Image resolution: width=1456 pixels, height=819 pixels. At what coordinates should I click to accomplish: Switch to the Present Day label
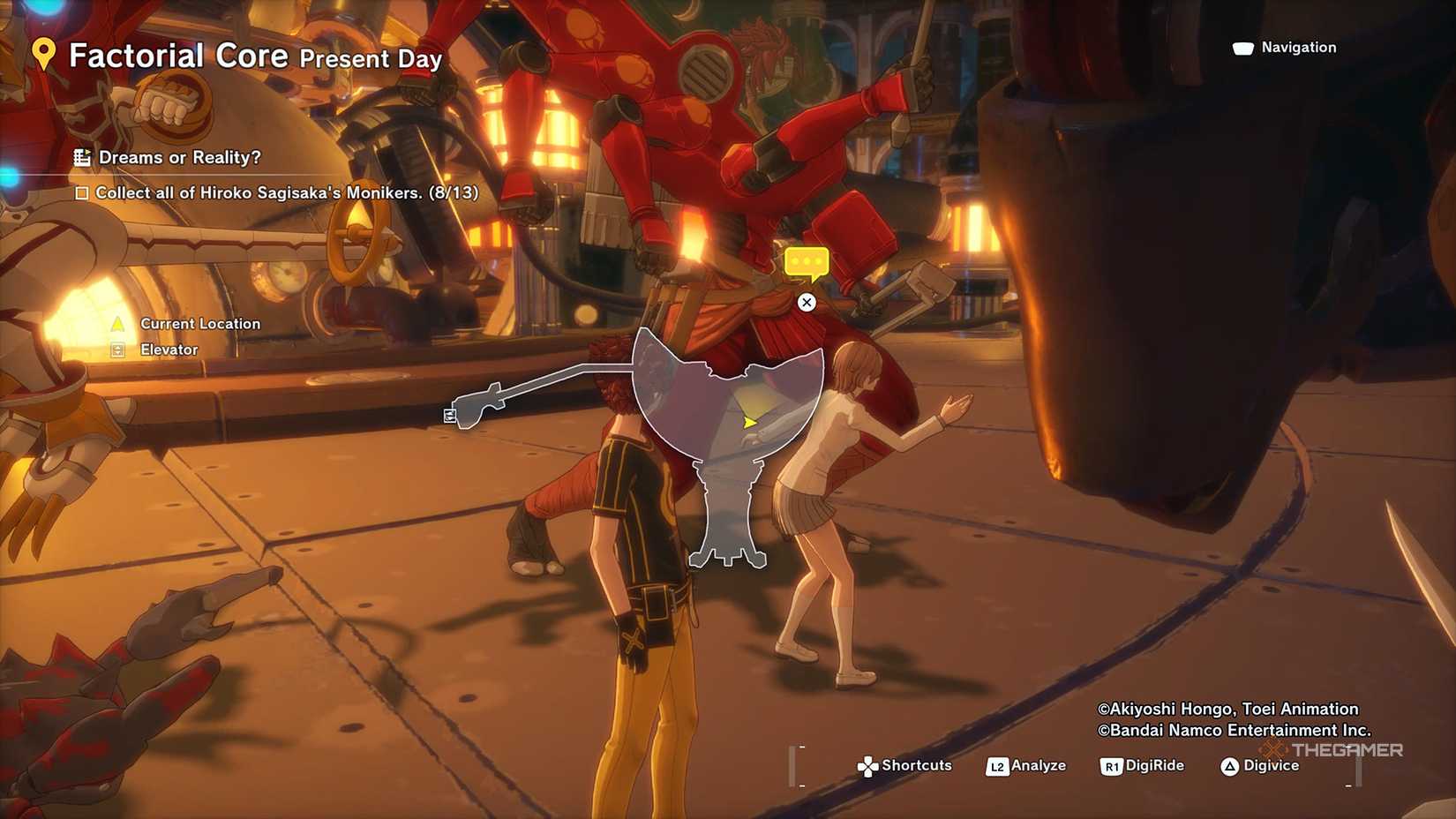click(370, 60)
